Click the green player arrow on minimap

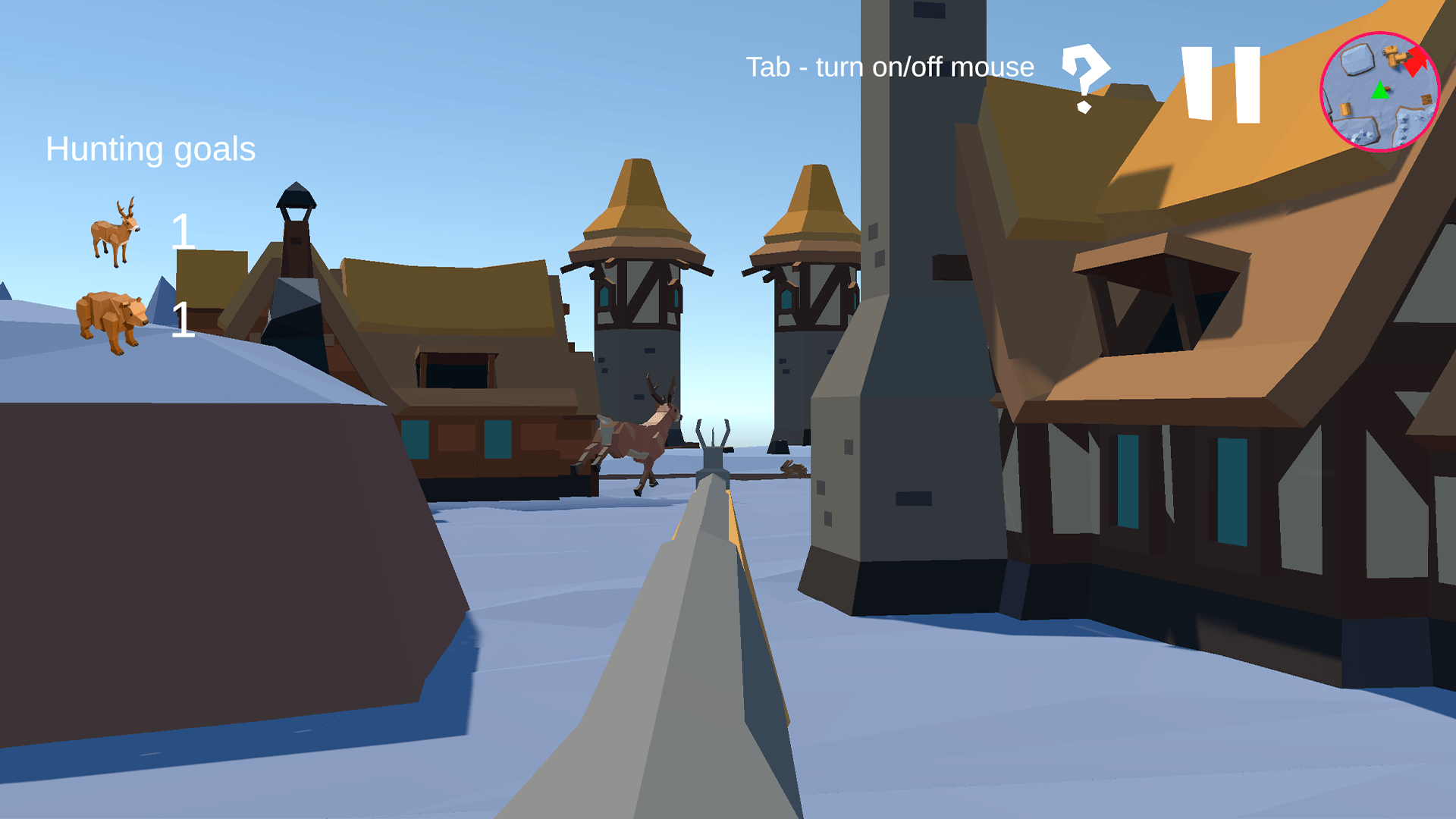tap(1379, 91)
